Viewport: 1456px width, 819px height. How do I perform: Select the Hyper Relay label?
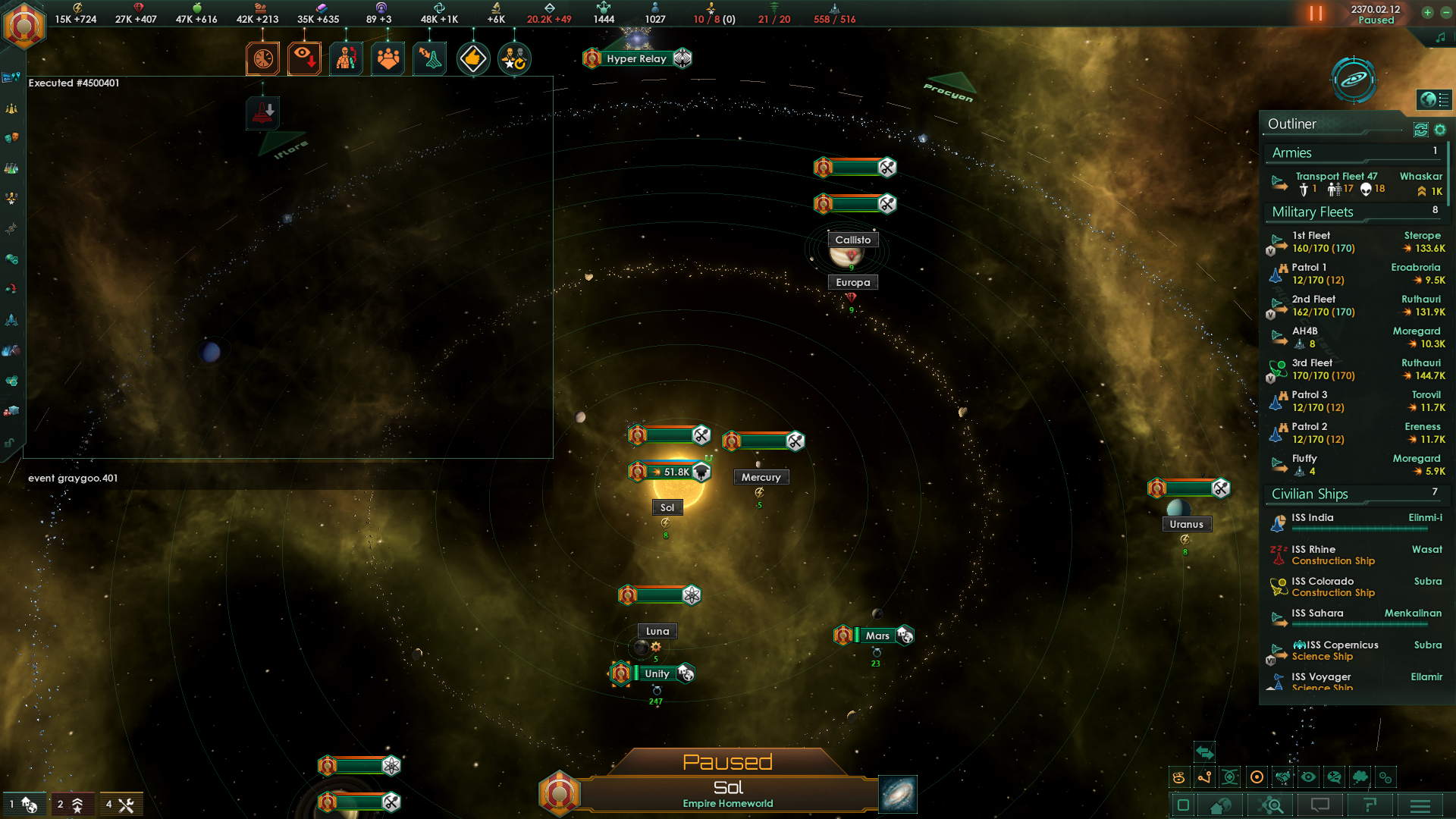point(636,58)
